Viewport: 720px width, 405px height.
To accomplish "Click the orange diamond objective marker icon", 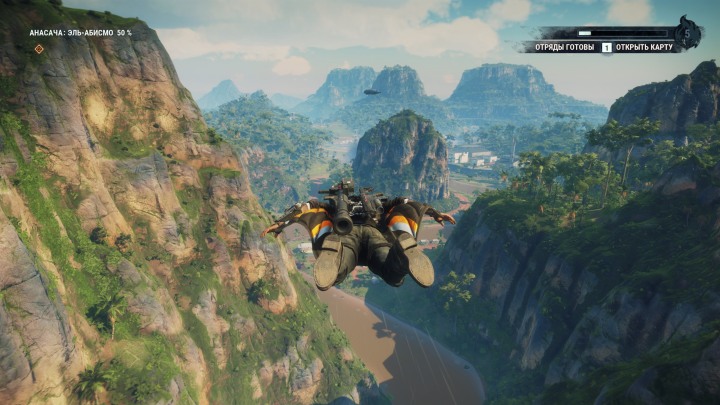I will tap(39, 48).
